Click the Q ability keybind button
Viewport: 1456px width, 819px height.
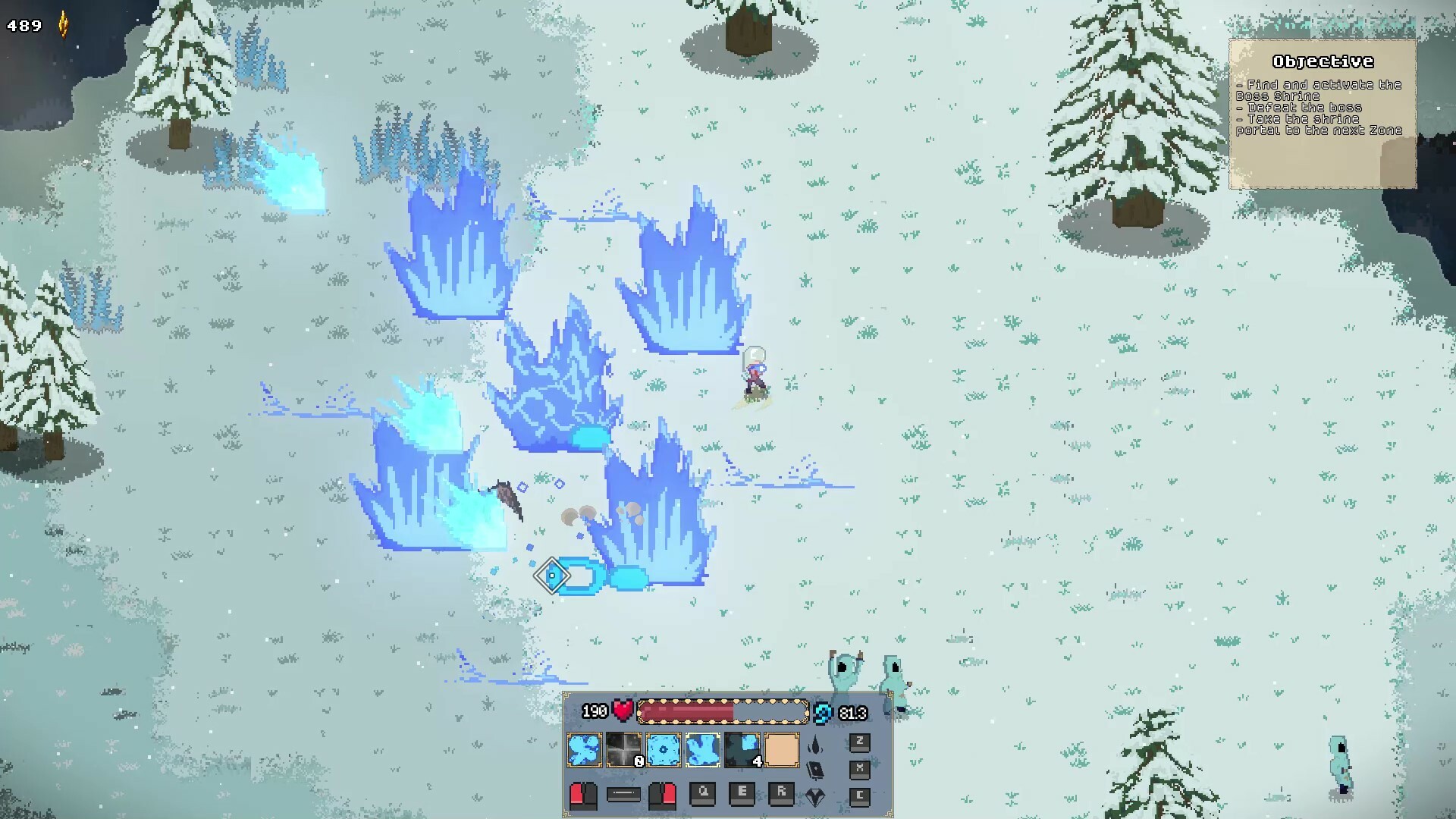point(703,795)
